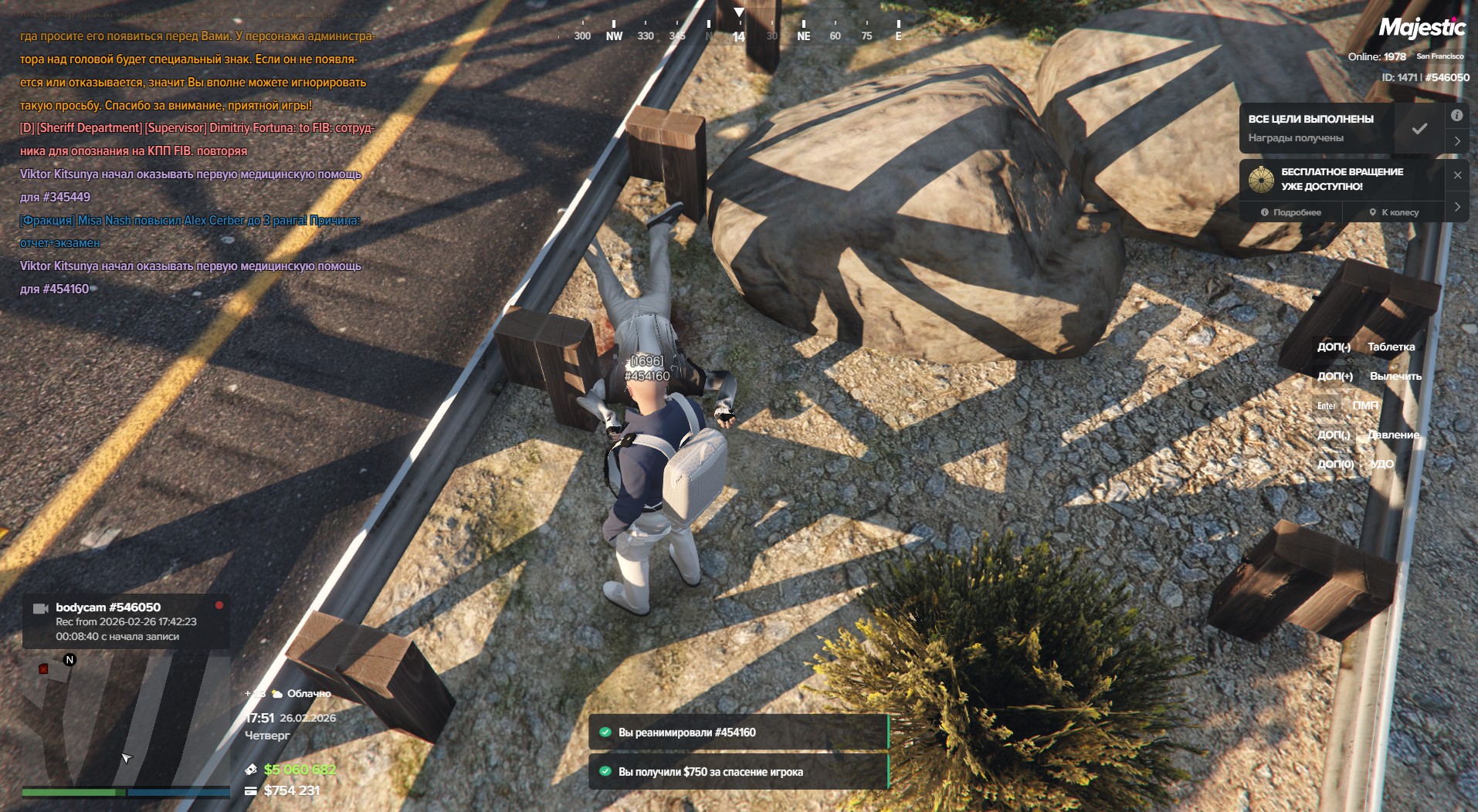Click the '$750 за спасение игрока' reward notification
The image size is (1478, 812).
pyautogui.click(x=738, y=772)
